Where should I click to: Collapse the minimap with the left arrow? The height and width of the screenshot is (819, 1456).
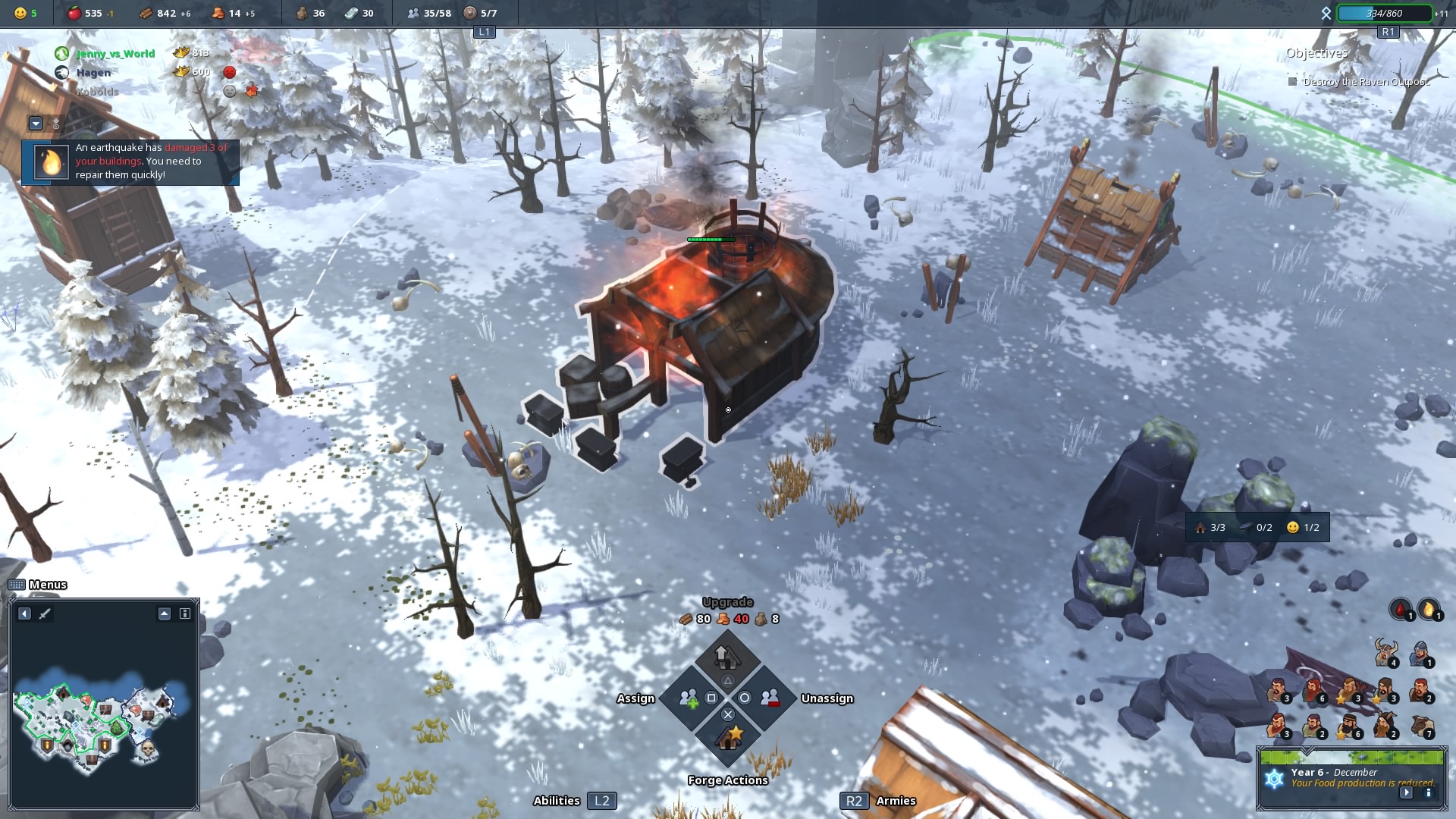tap(24, 614)
